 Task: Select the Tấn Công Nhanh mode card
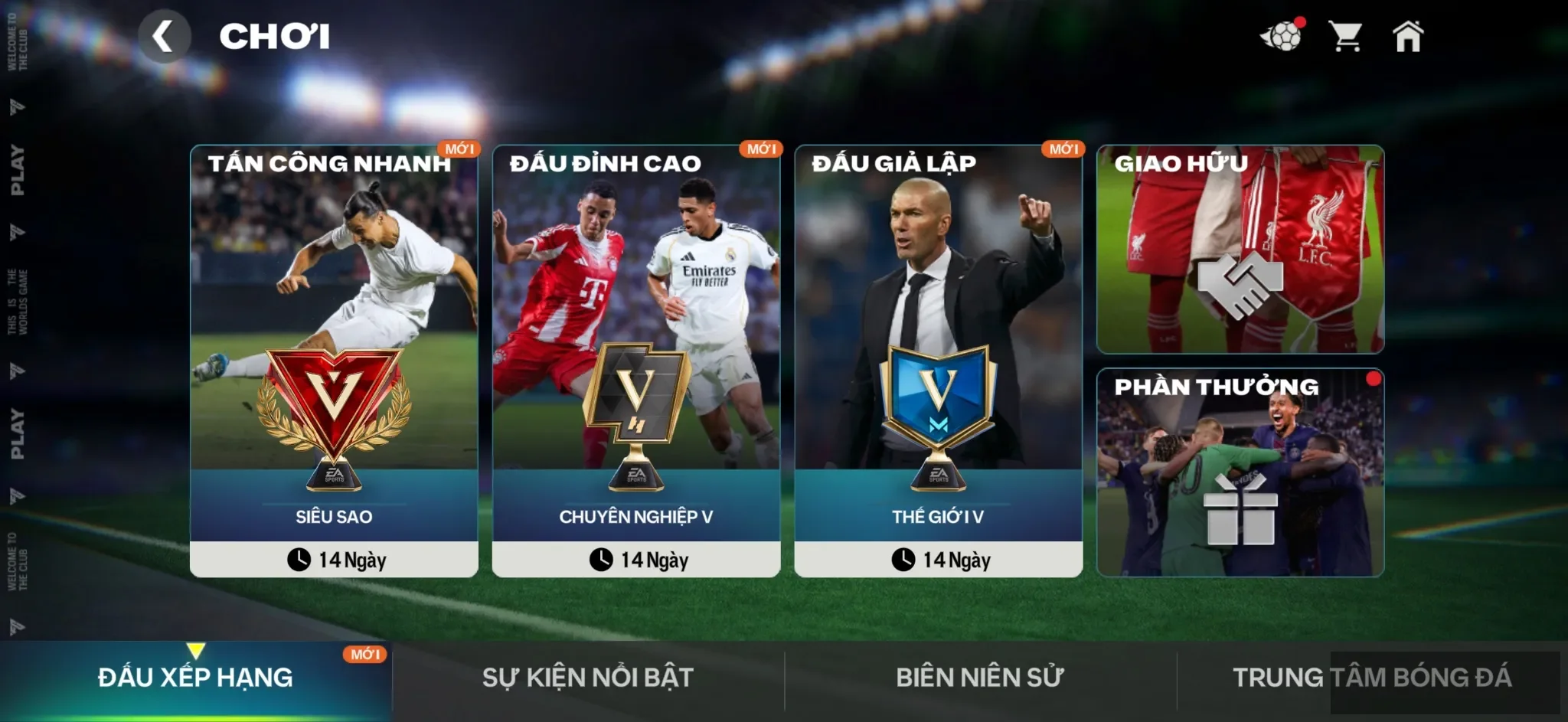pos(334,360)
